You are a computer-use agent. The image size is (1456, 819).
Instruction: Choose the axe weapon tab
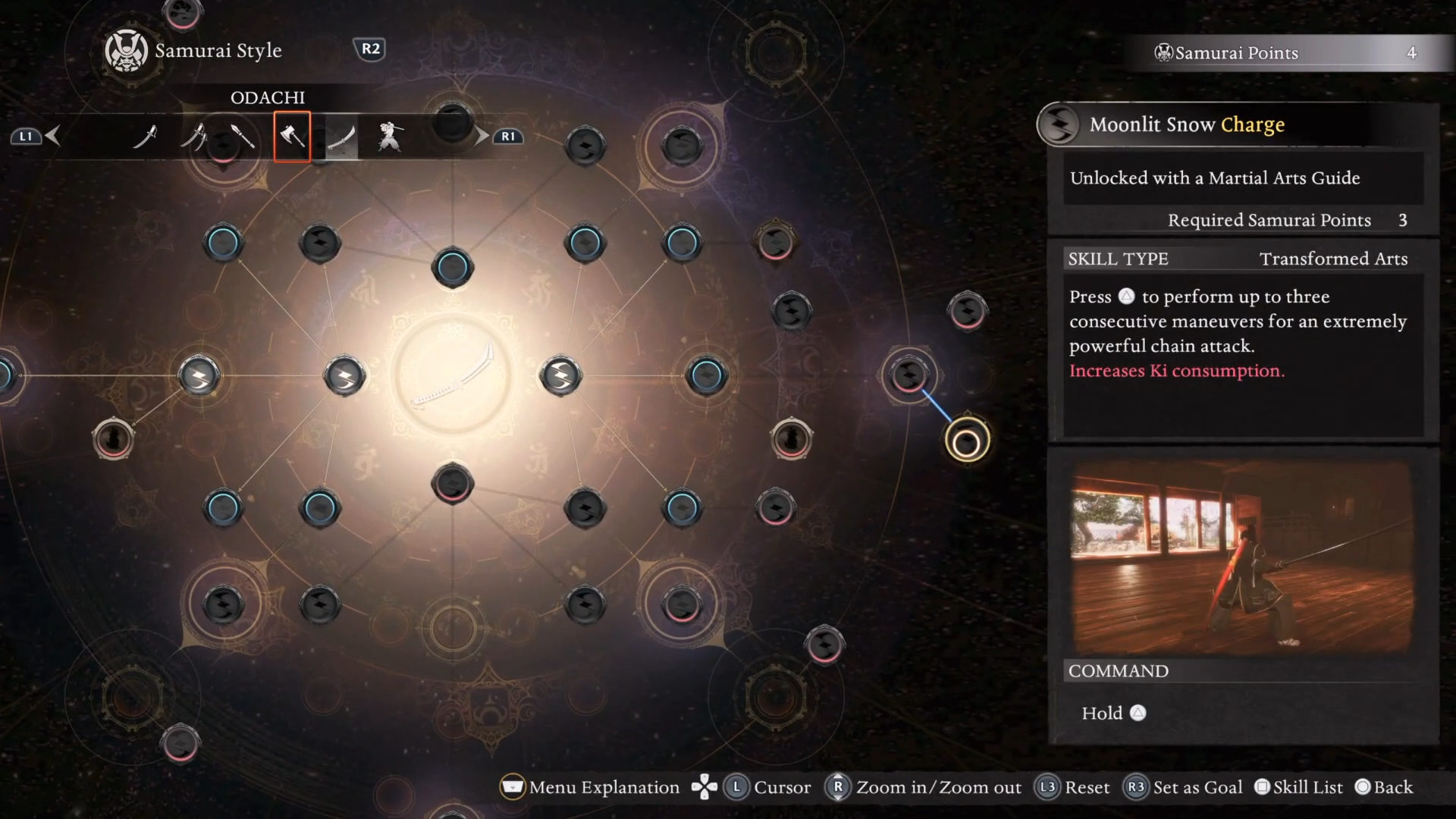click(x=292, y=136)
